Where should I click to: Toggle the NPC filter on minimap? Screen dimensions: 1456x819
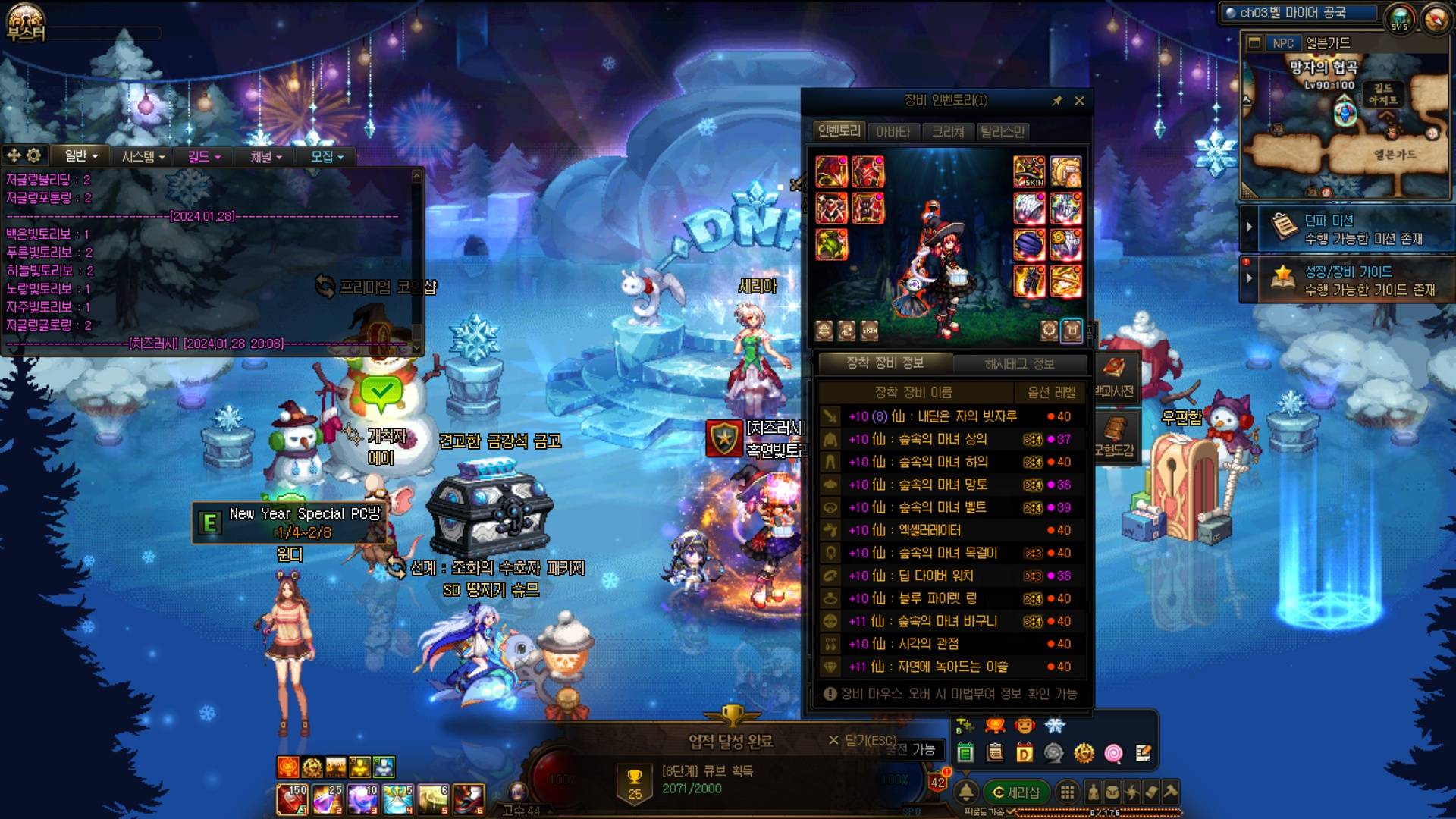(1282, 43)
